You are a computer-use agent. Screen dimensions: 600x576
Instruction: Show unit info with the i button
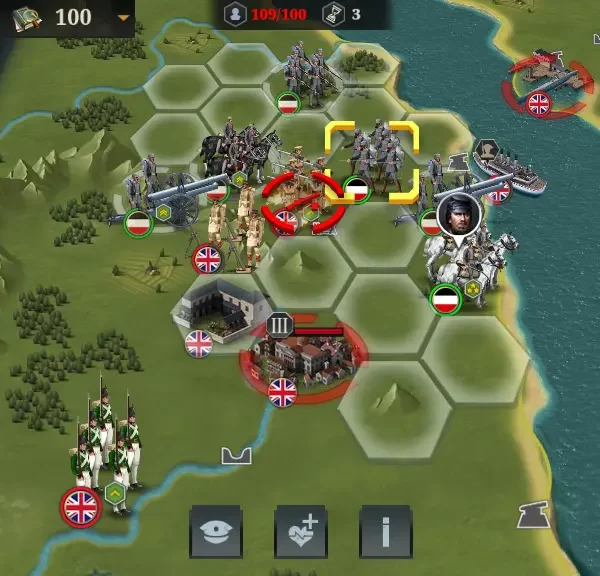point(385,531)
